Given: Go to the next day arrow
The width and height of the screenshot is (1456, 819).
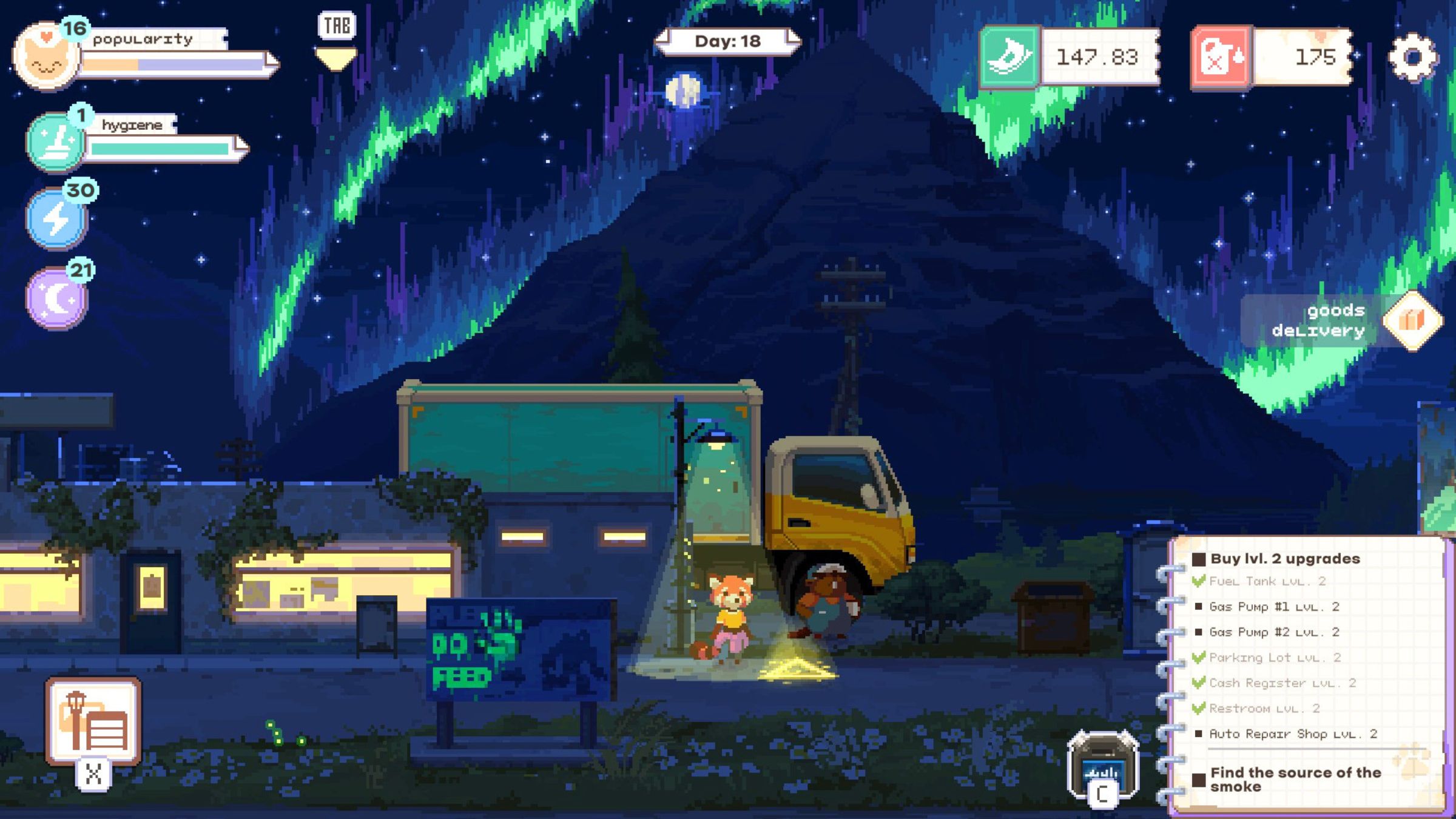Looking at the screenshot, I should point(792,41).
